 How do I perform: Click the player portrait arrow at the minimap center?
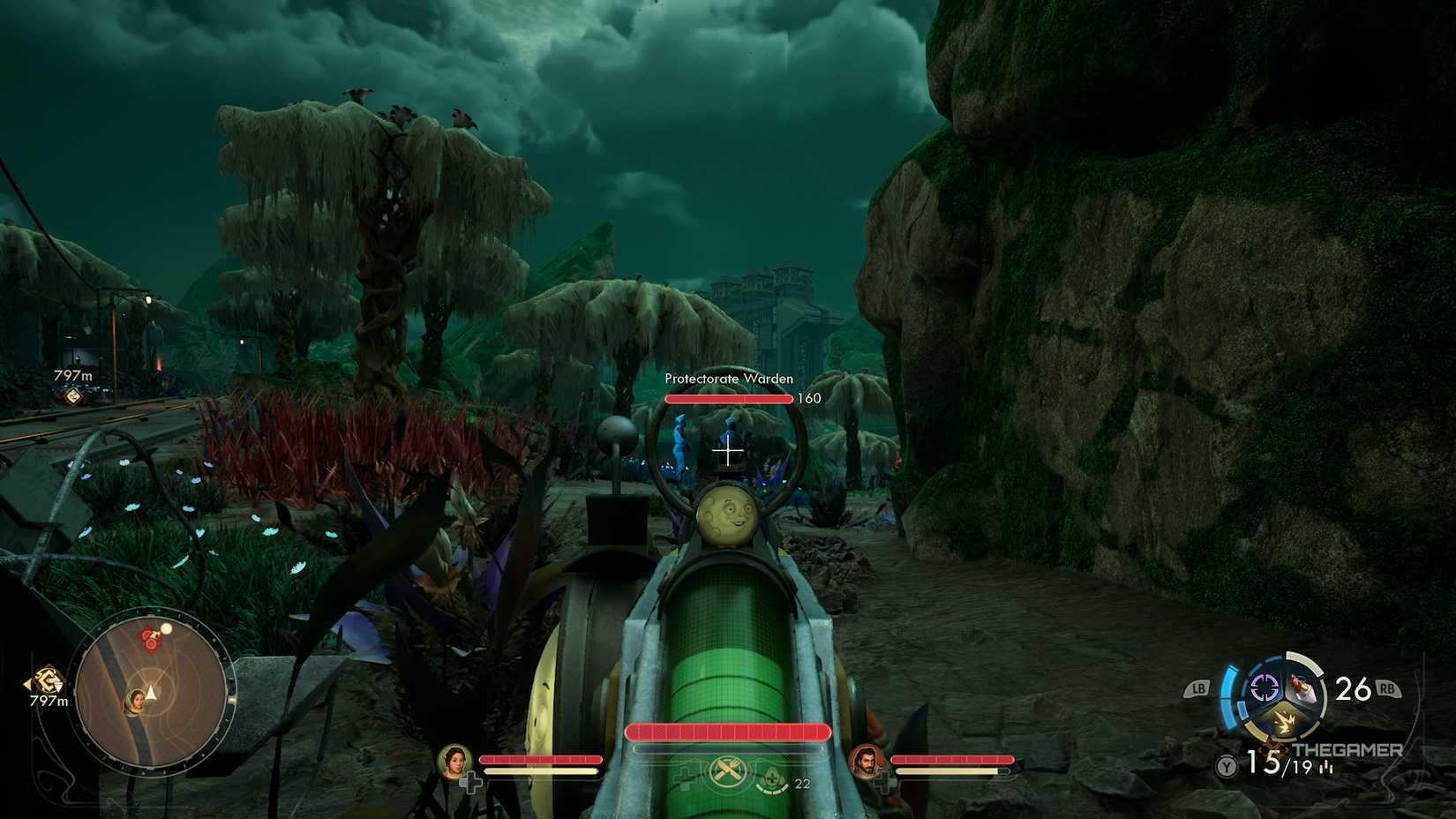point(152,695)
